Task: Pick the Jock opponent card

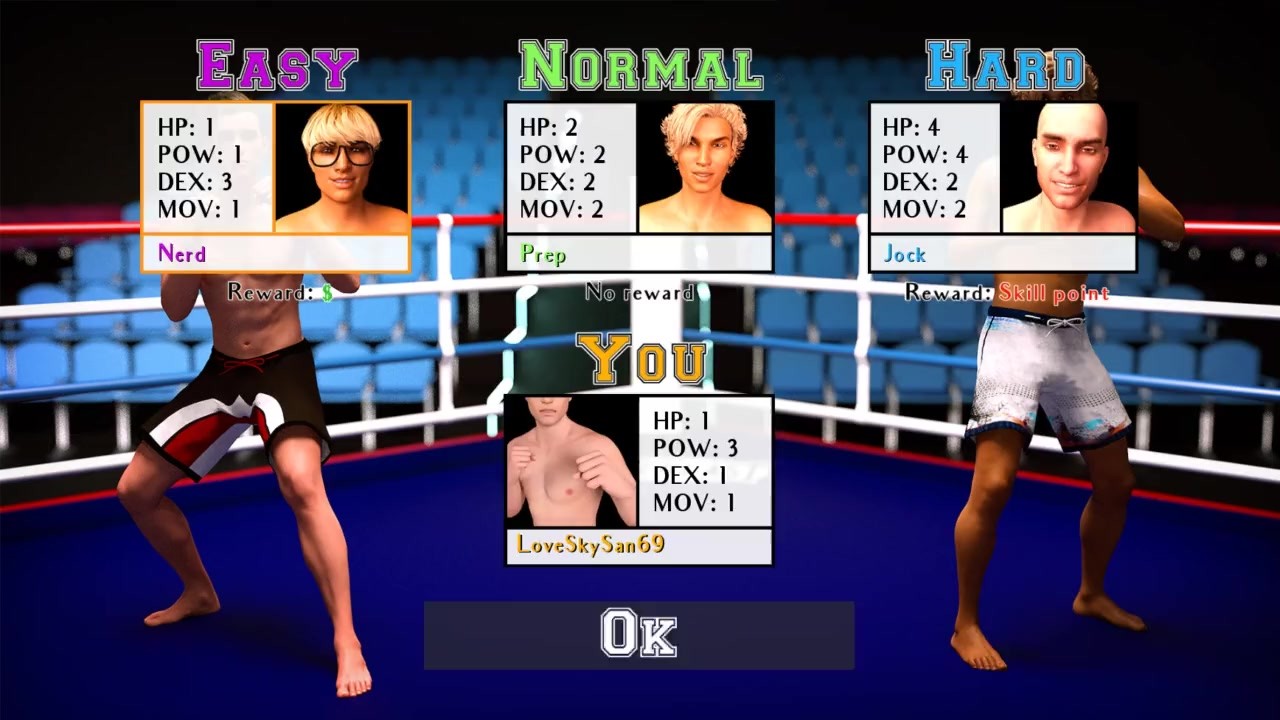Action: (x=1003, y=187)
